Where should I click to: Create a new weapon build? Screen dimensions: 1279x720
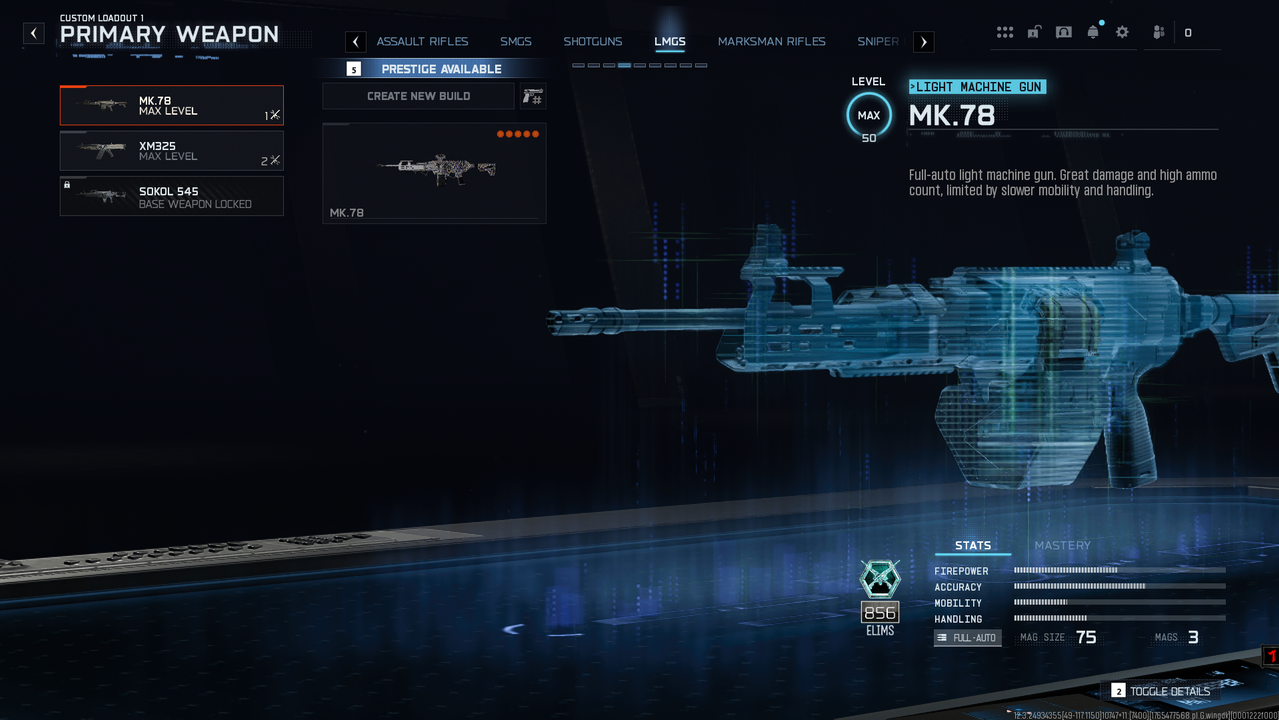pyautogui.click(x=418, y=96)
